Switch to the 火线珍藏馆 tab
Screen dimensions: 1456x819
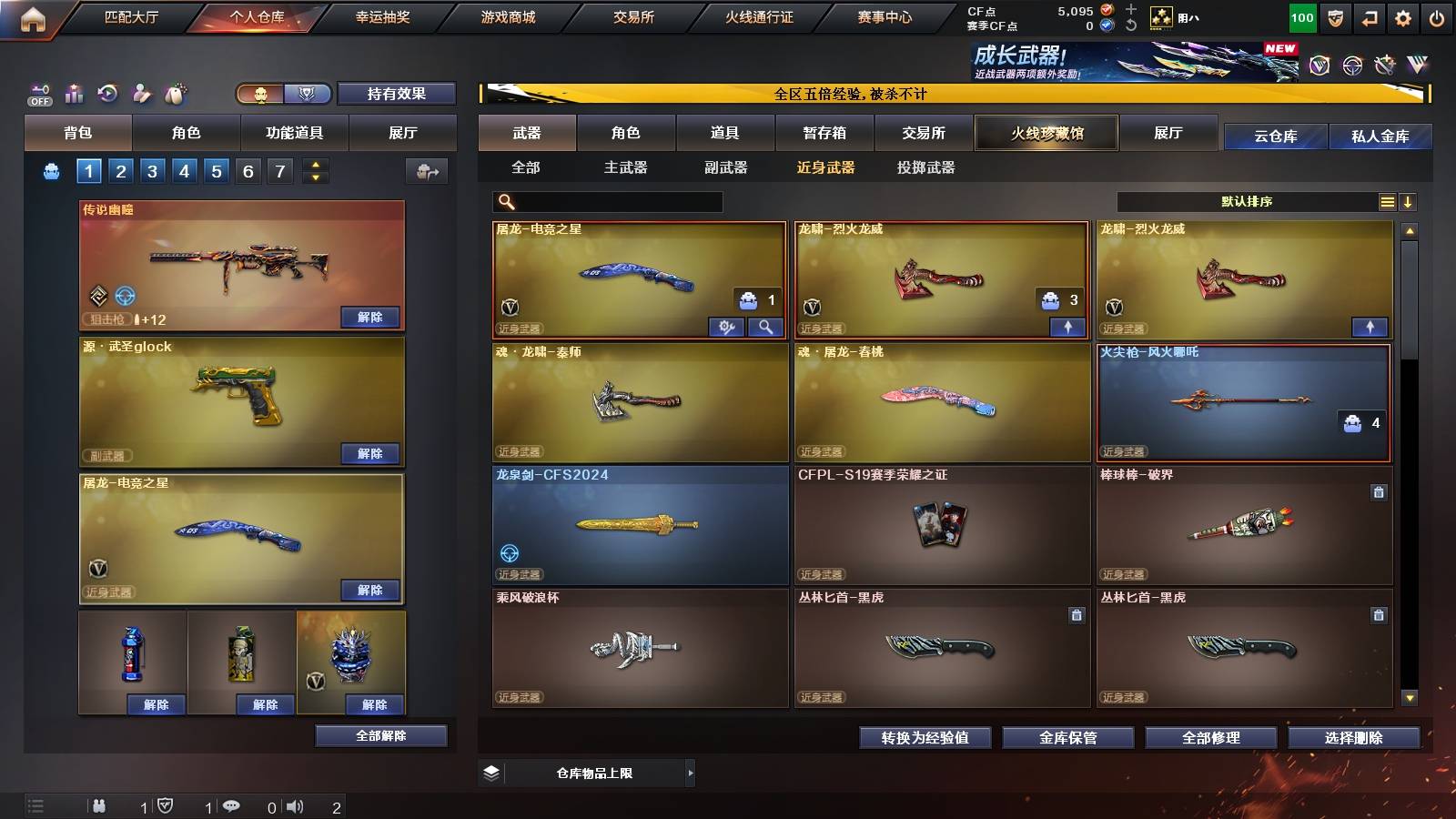click(1046, 133)
